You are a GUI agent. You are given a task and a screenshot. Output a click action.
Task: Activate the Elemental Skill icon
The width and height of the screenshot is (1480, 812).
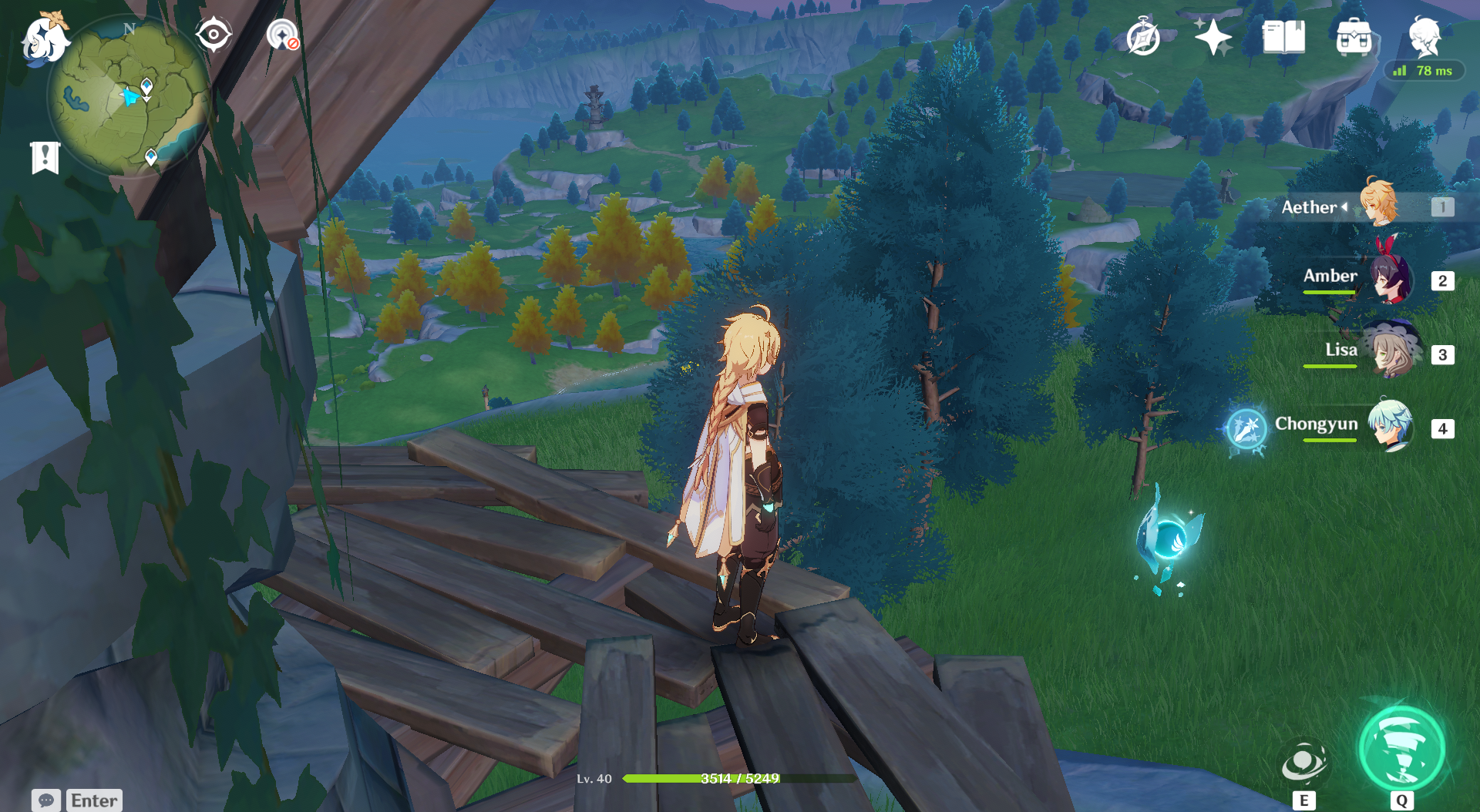(1303, 763)
